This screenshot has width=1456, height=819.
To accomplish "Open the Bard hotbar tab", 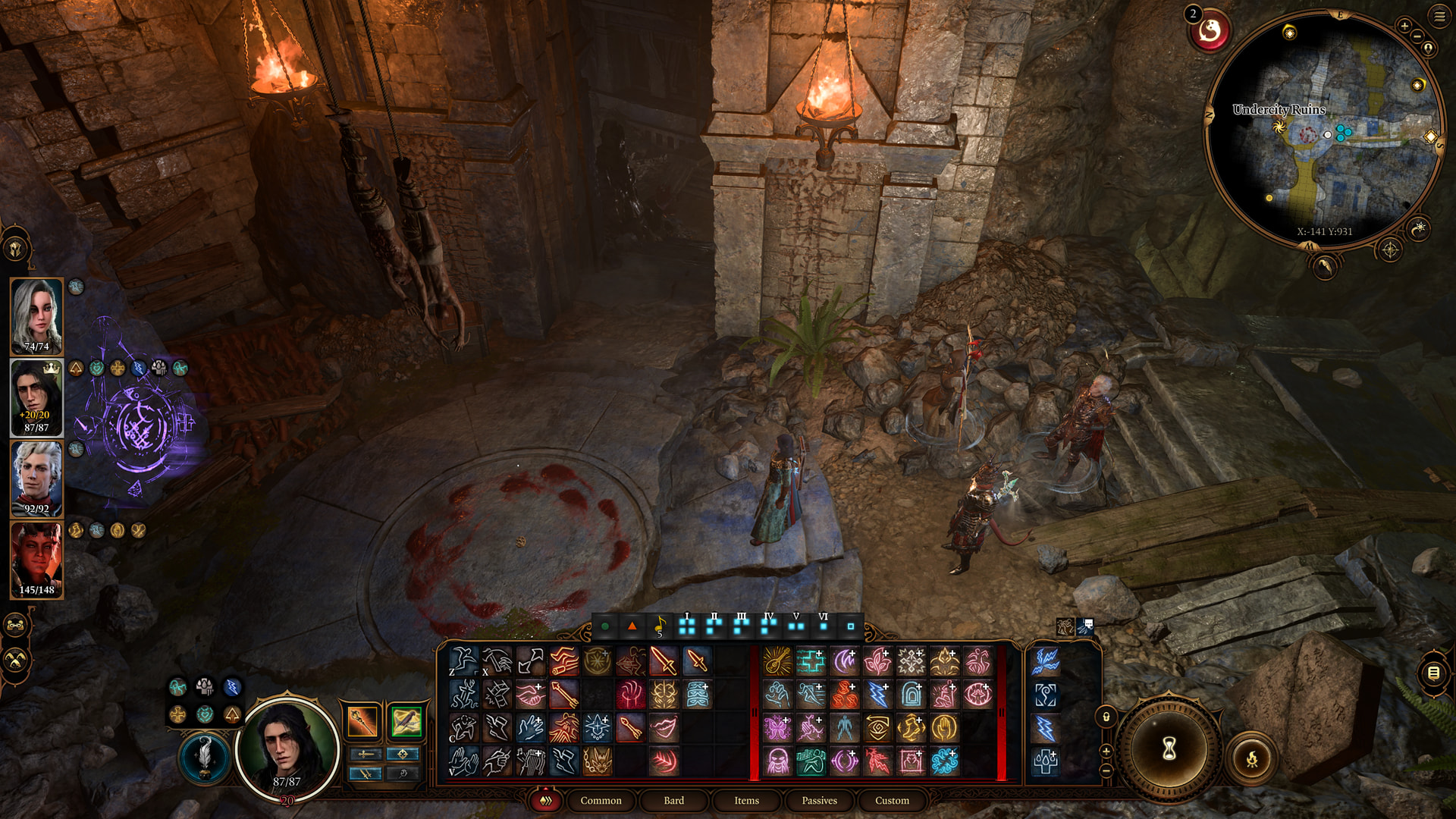I will (673, 801).
